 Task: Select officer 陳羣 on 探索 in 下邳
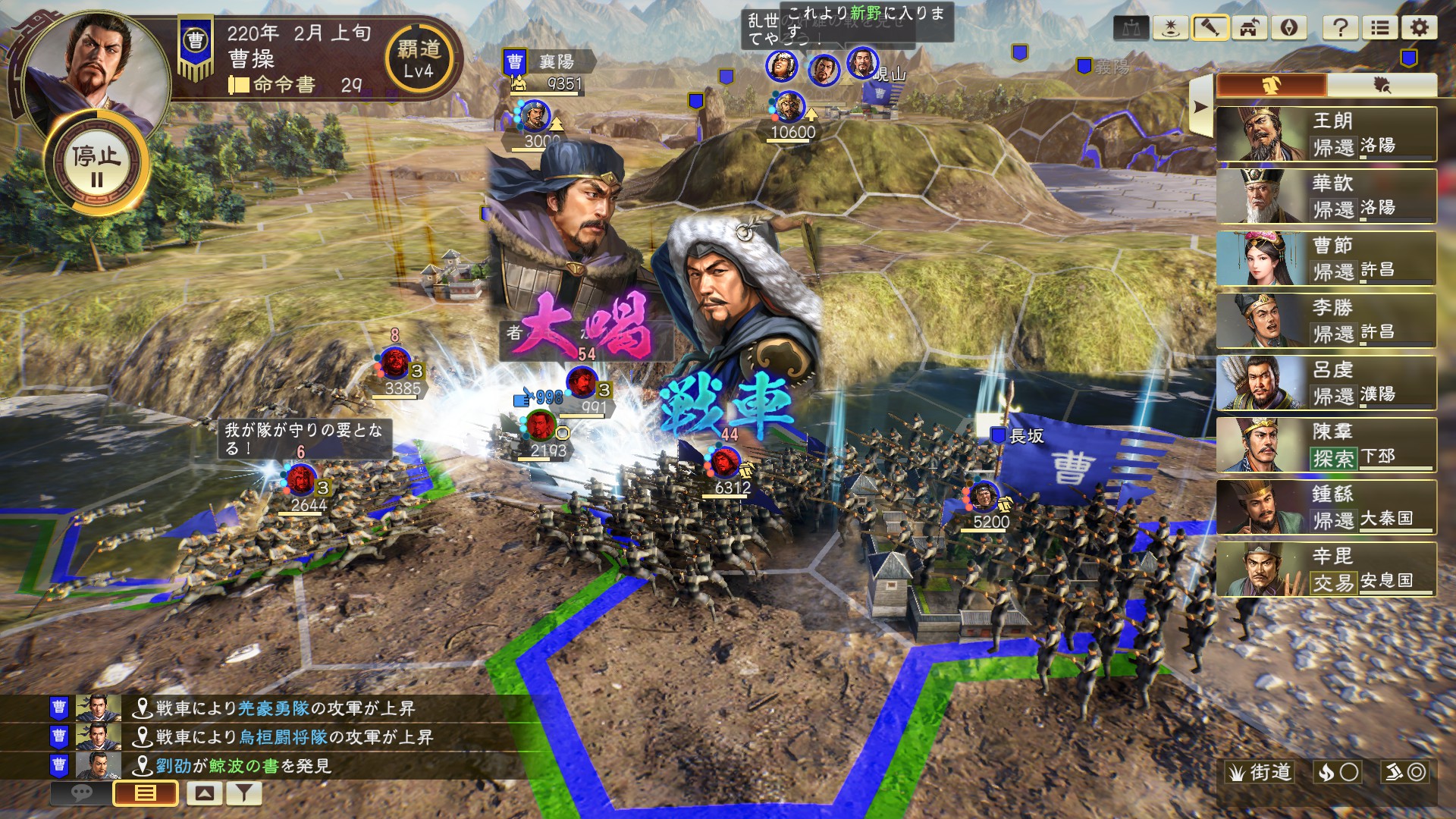tap(1326, 444)
